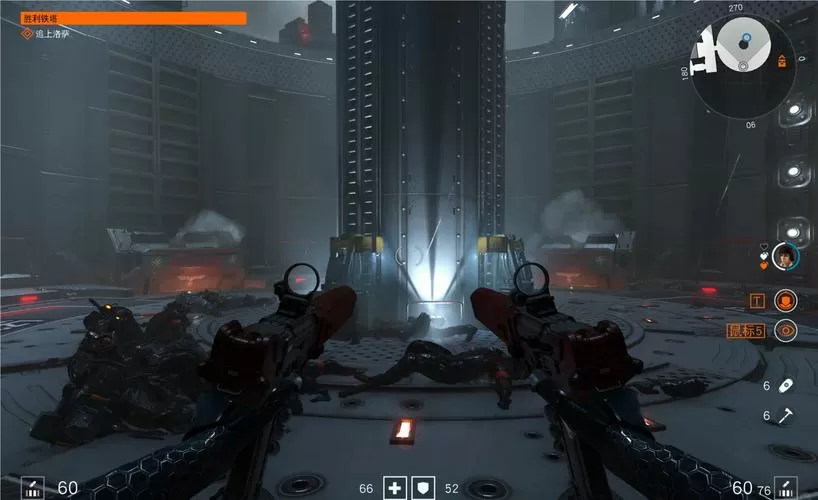The width and height of the screenshot is (818, 500).
Task: Select the hatchet throwable icon
Action: point(786,415)
